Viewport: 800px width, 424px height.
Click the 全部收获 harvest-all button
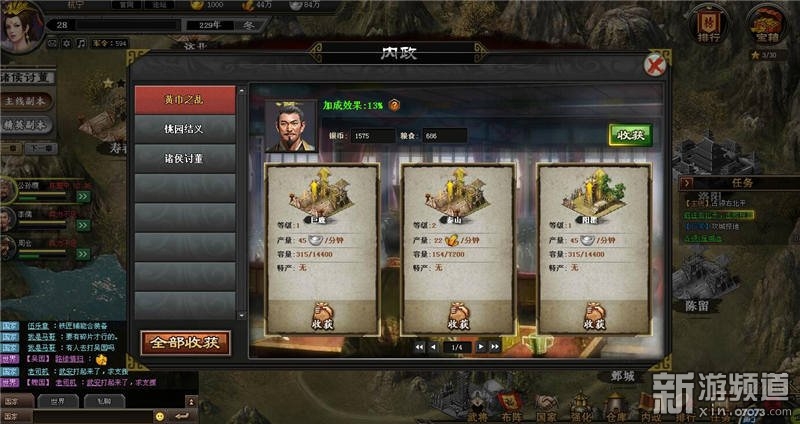[x=185, y=342]
